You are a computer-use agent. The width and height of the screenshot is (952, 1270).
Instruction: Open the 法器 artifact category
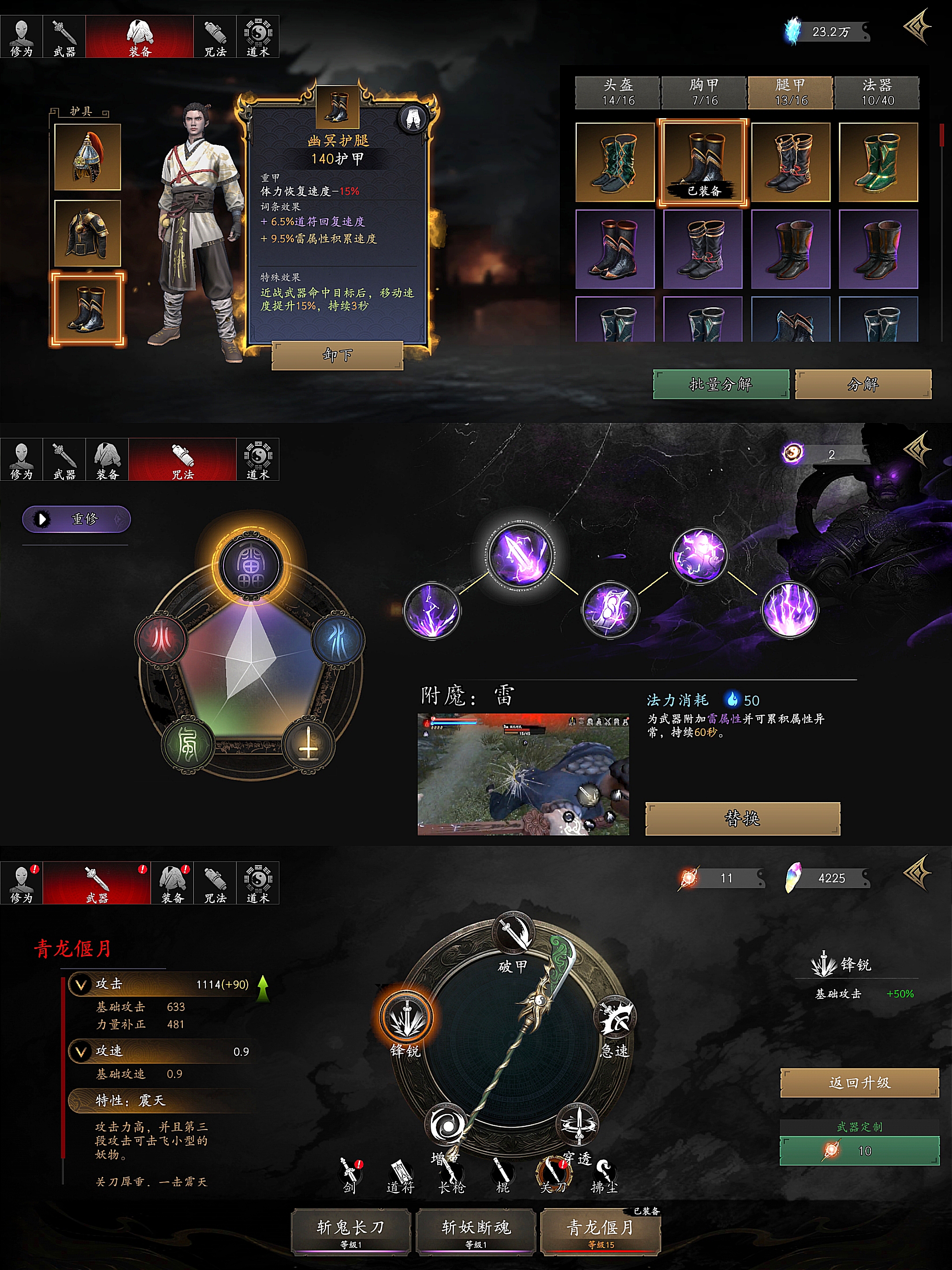click(x=877, y=93)
